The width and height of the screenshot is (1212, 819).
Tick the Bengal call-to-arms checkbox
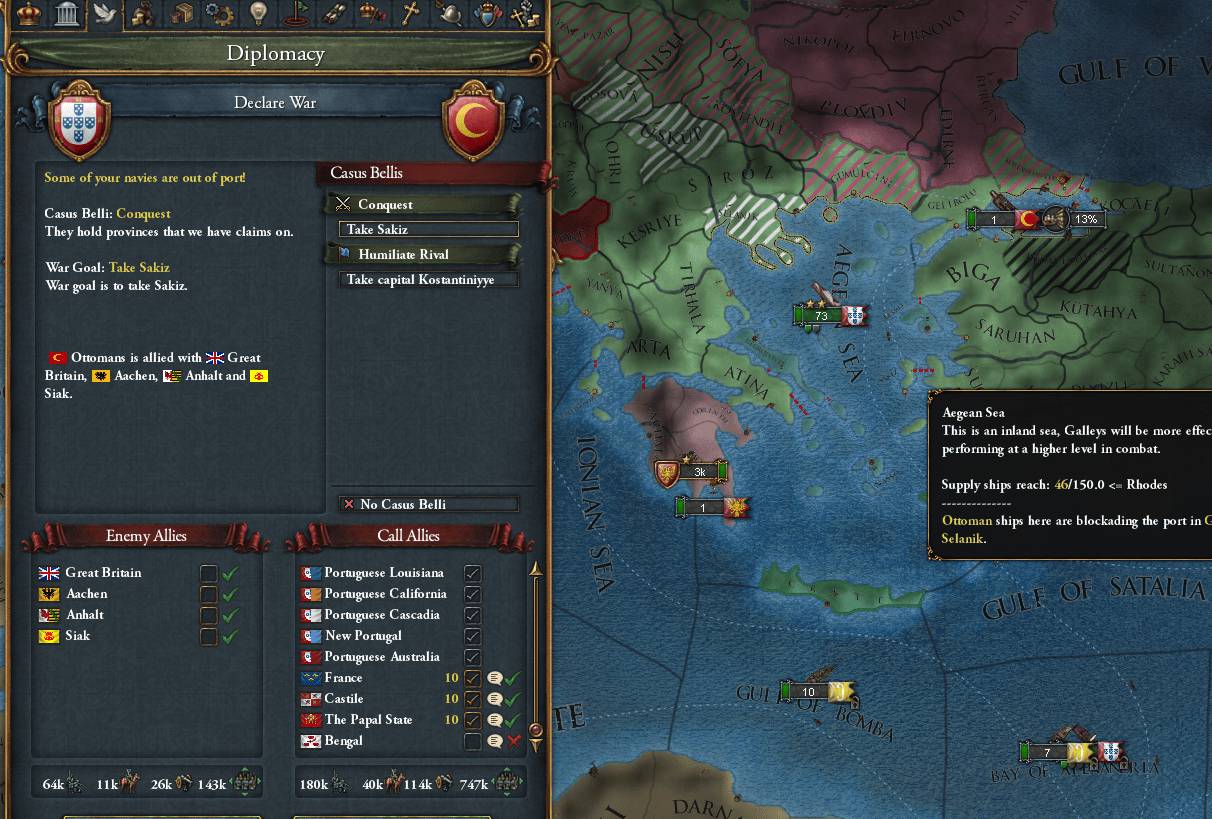[x=473, y=741]
